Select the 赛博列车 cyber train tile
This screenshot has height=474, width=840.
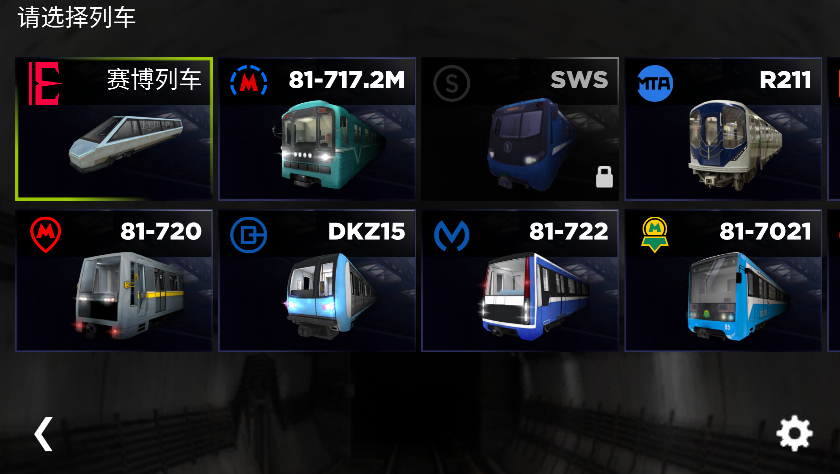(x=114, y=130)
